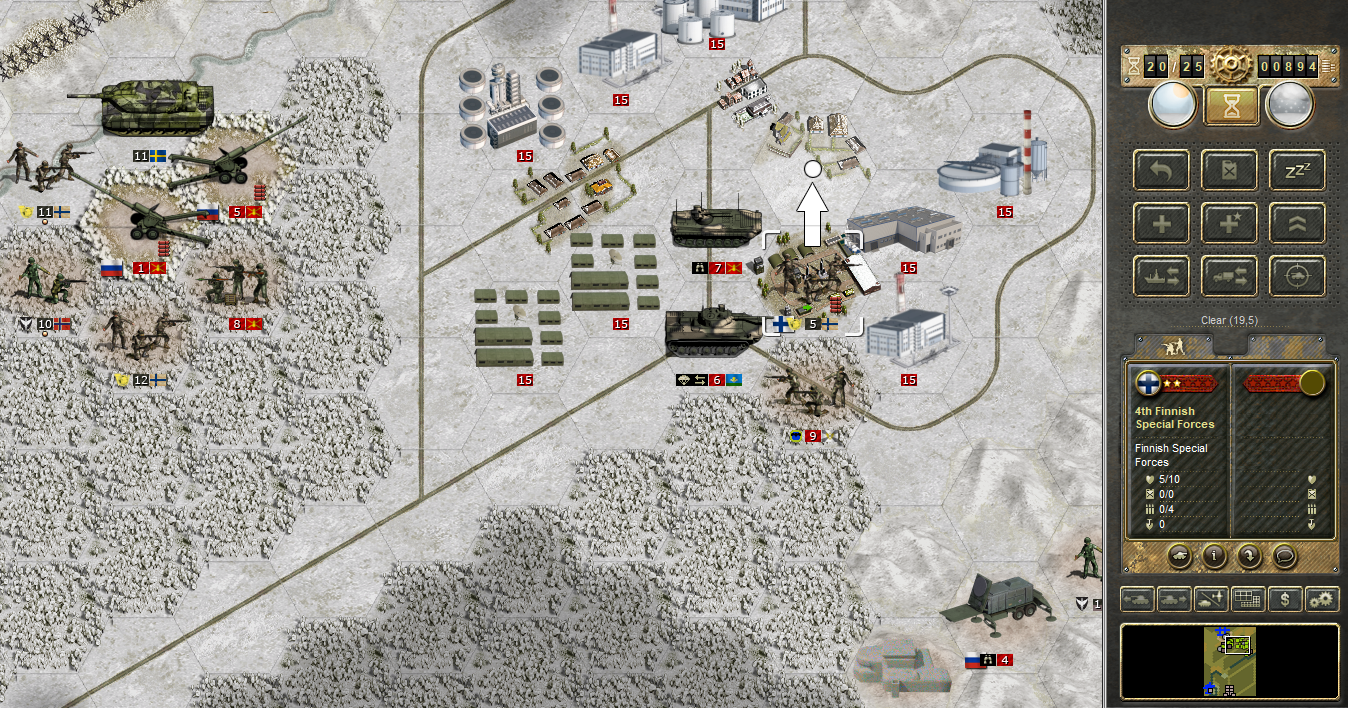Upgrade the unit with the double chevron button
Viewport: 1348px width, 708px height.
coord(1298,223)
